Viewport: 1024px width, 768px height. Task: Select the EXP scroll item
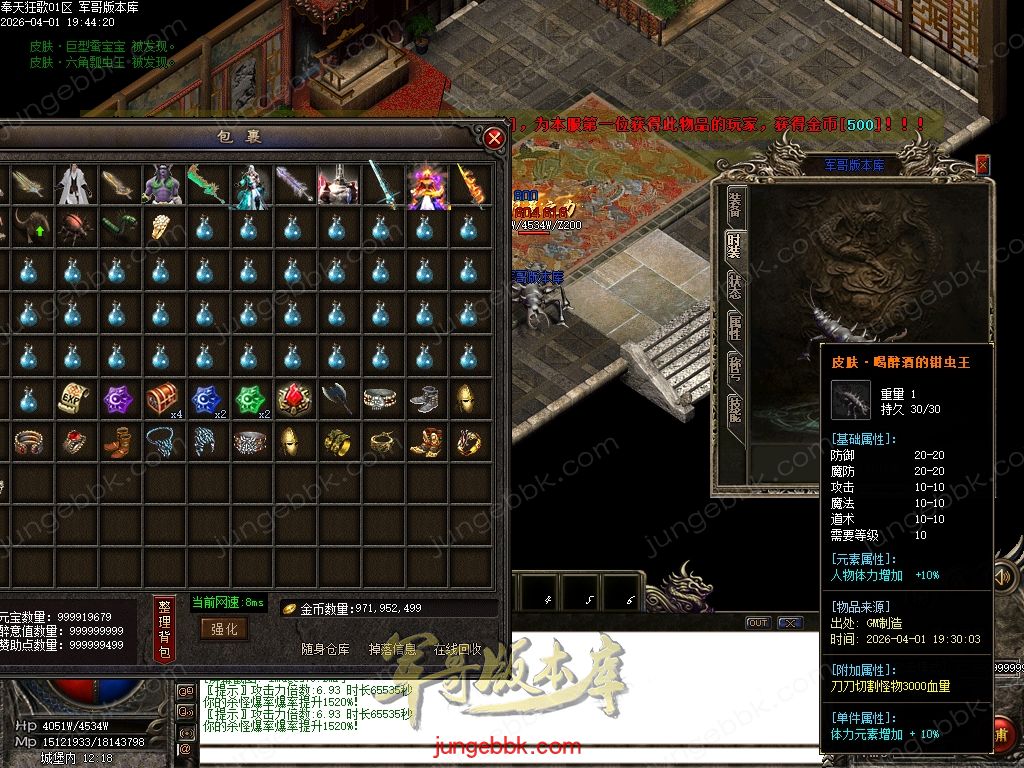coord(73,399)
